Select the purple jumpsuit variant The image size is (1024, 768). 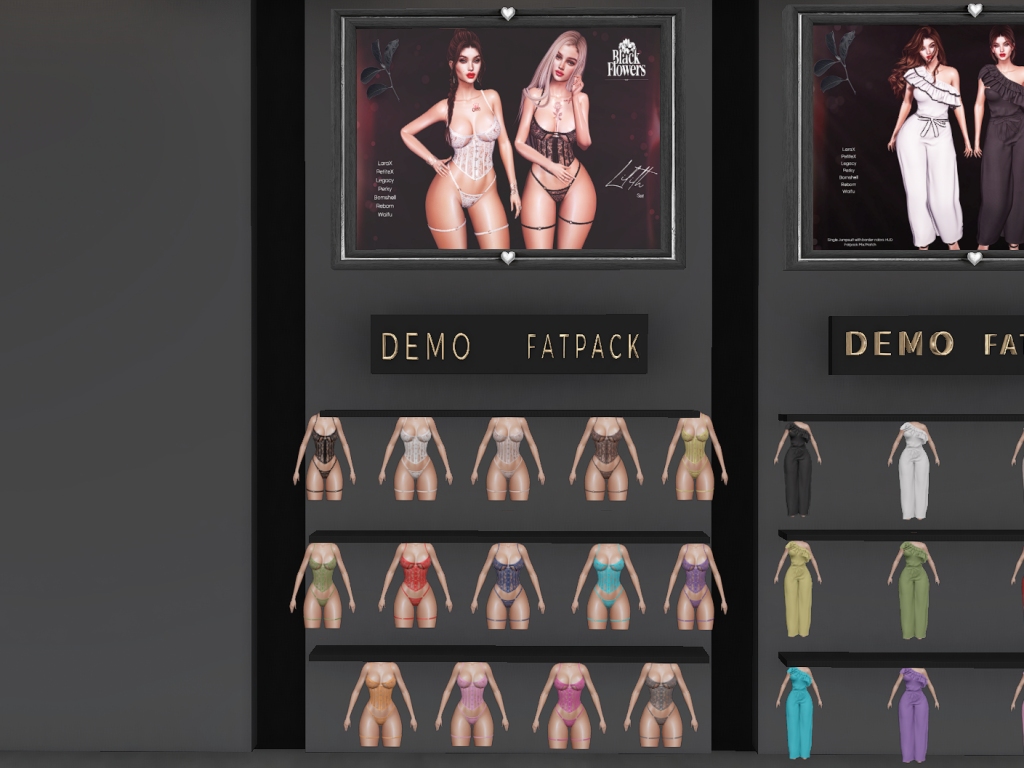(913, 714)
